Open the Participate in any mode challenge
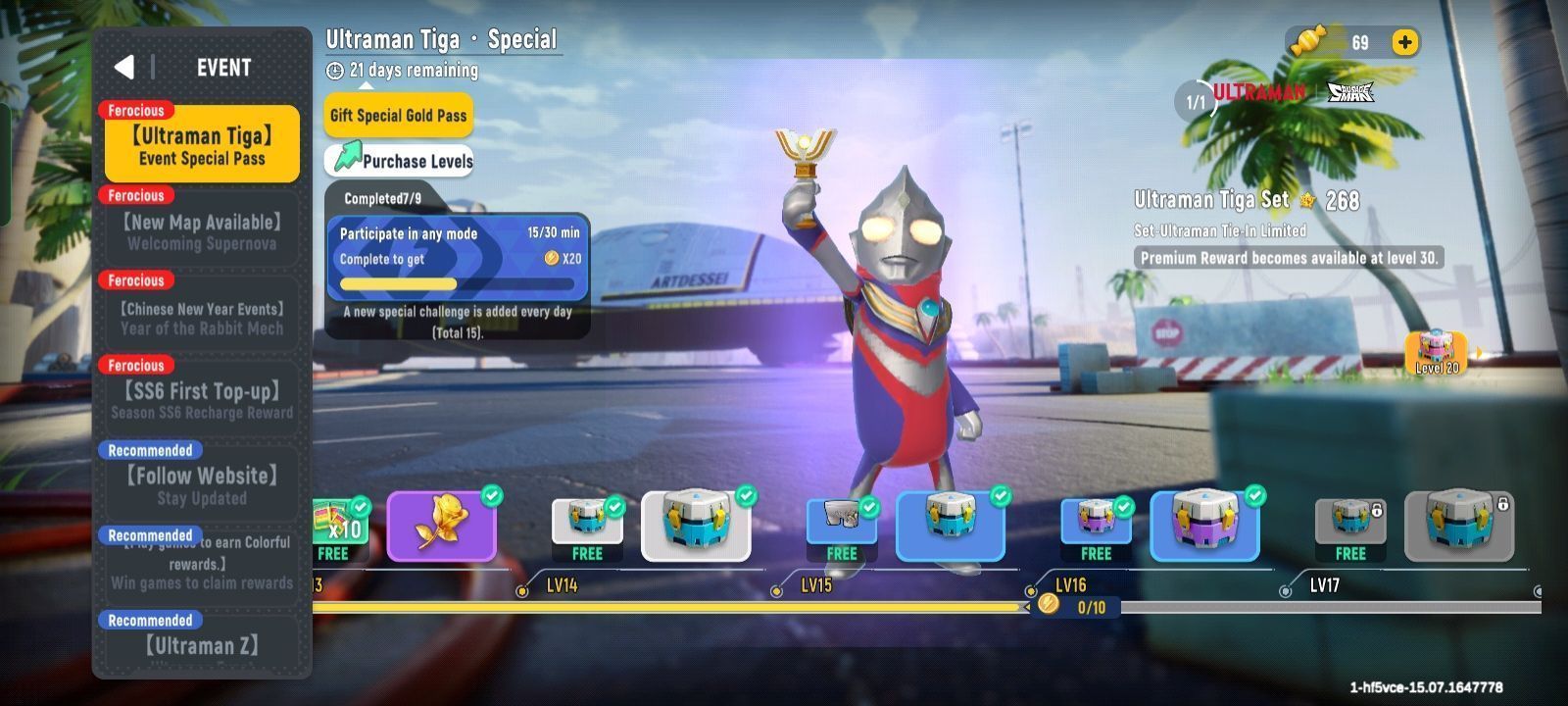 pos(458,258)
